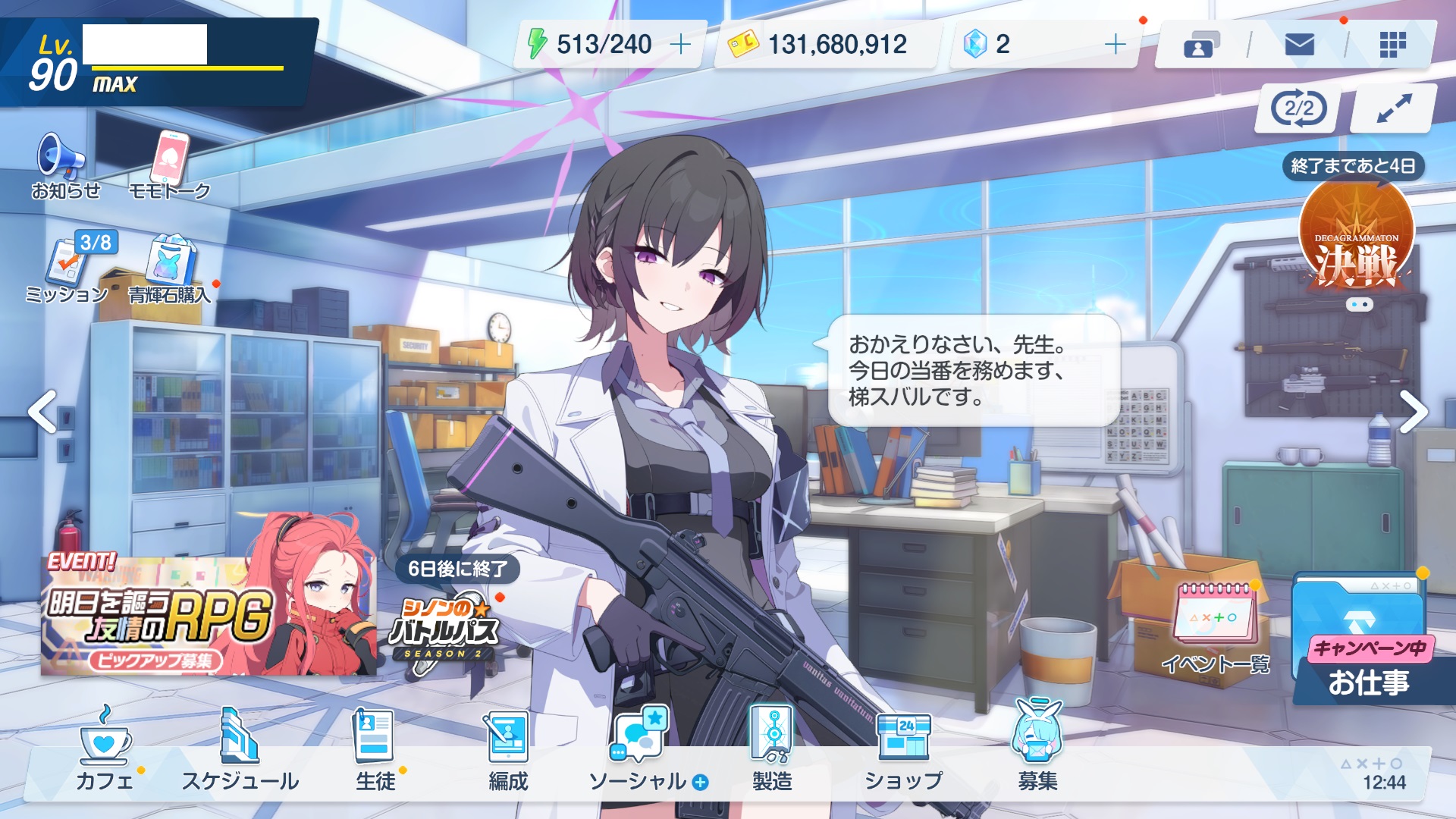Screen dimensions: 1456x819
Task: Open the ミッション task list
Action: point(68,268)
